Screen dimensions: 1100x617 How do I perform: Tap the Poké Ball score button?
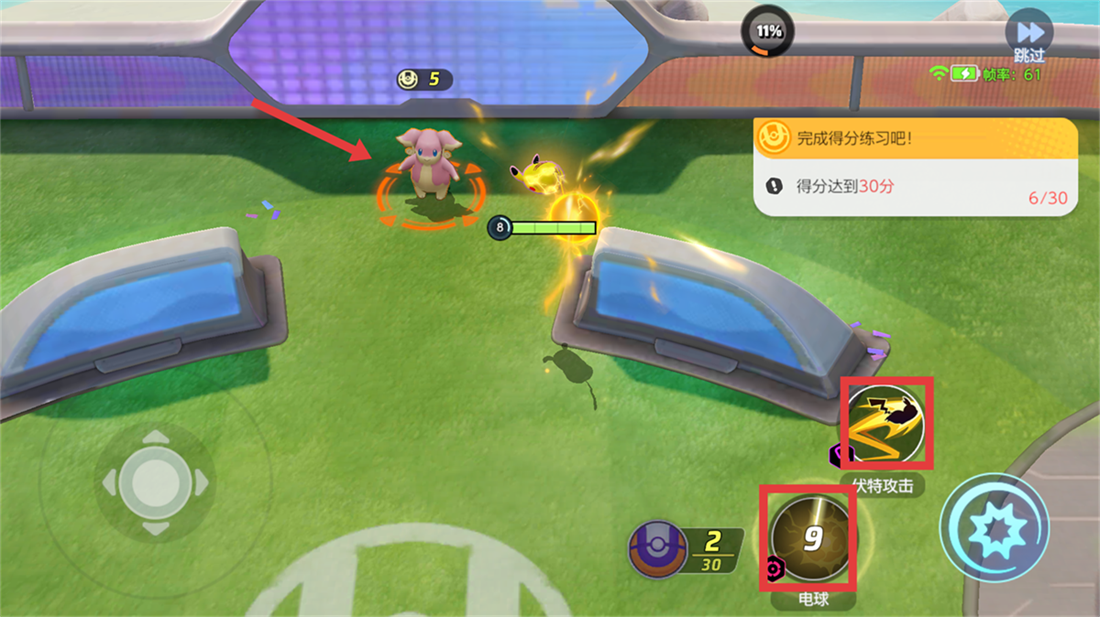point(657,551)
